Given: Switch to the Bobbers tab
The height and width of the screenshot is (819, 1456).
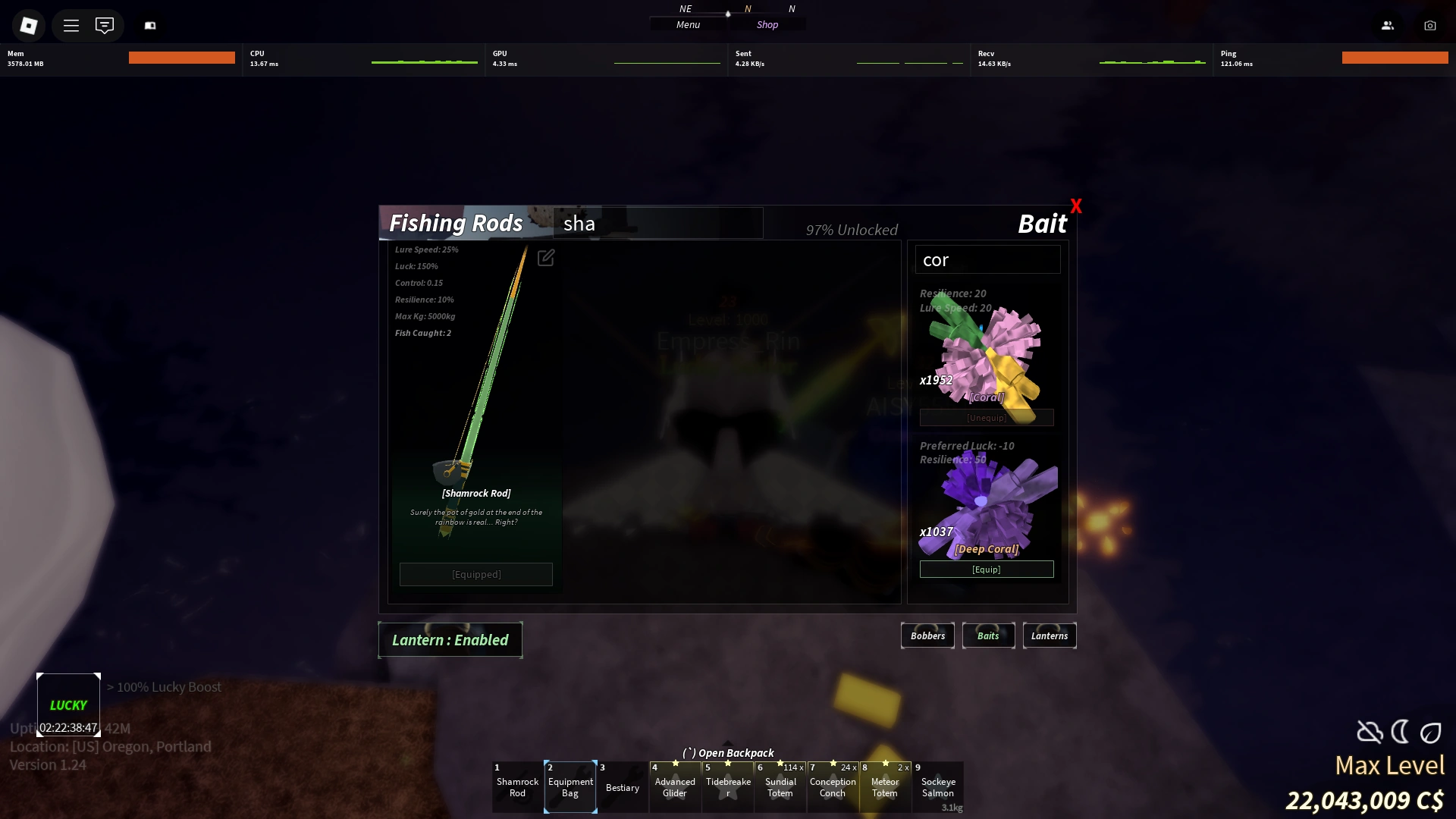Looking at the screenshot, I should coord(927,635).
